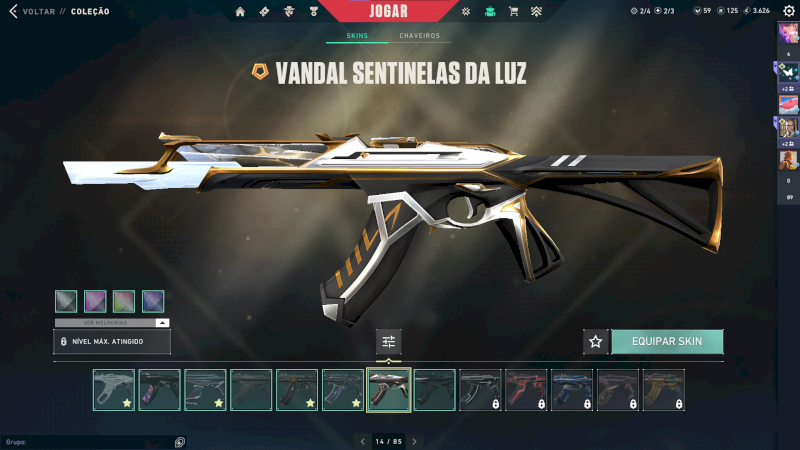Pick the blue-violet color variant swatch
This screenshot has height=450, width=800.
pos(153,301)
